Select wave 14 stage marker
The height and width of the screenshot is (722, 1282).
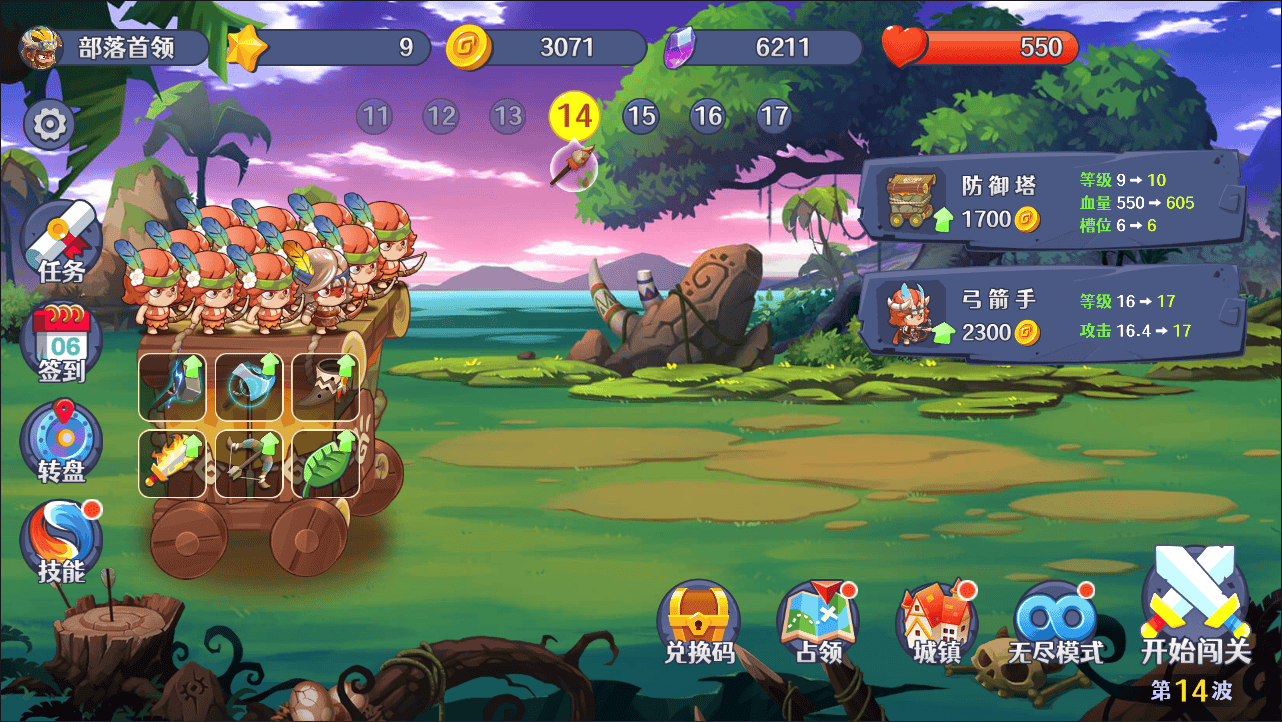tap(574, 117)
